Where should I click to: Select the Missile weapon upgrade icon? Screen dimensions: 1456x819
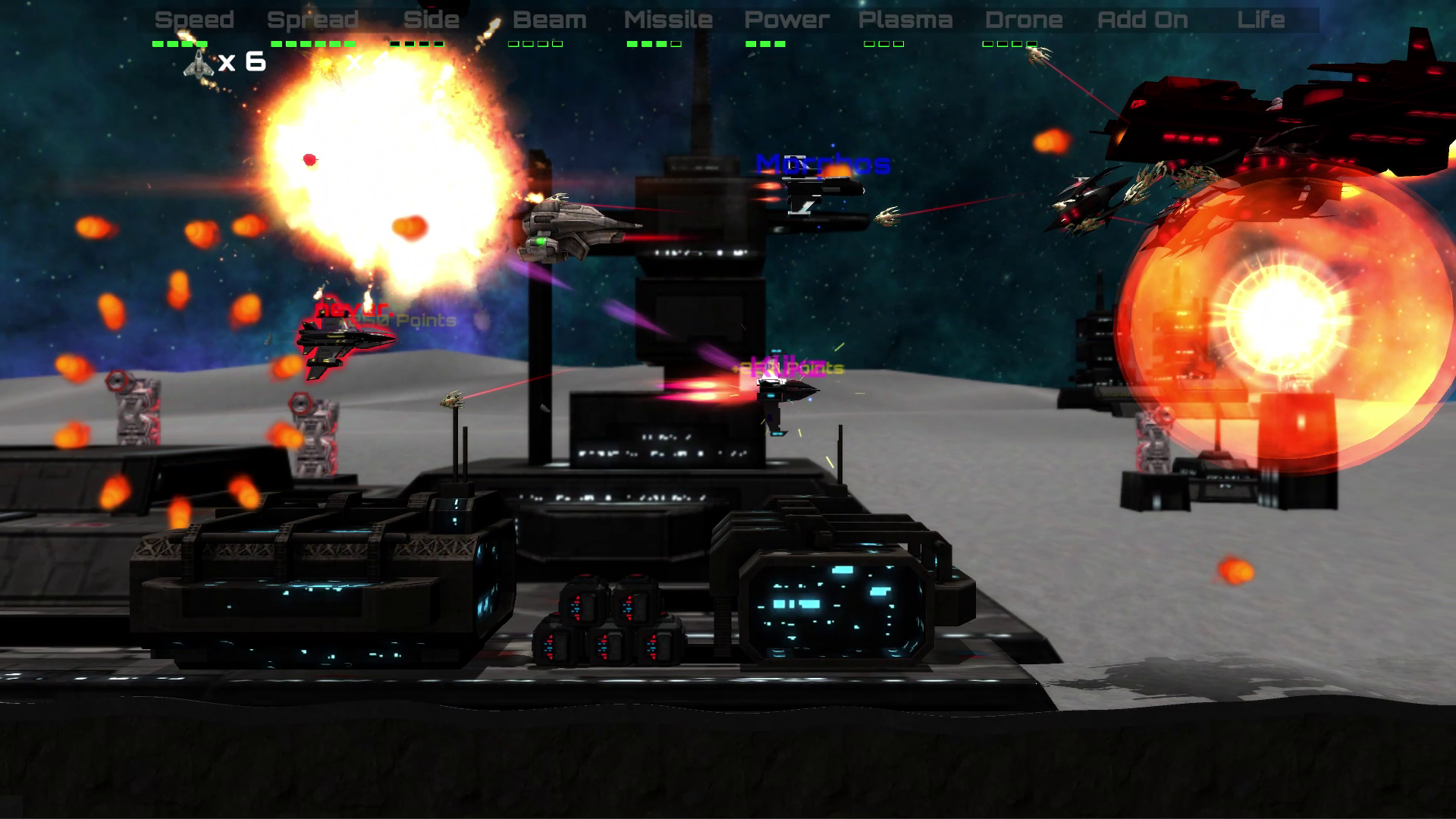click(x=667, y=20)
